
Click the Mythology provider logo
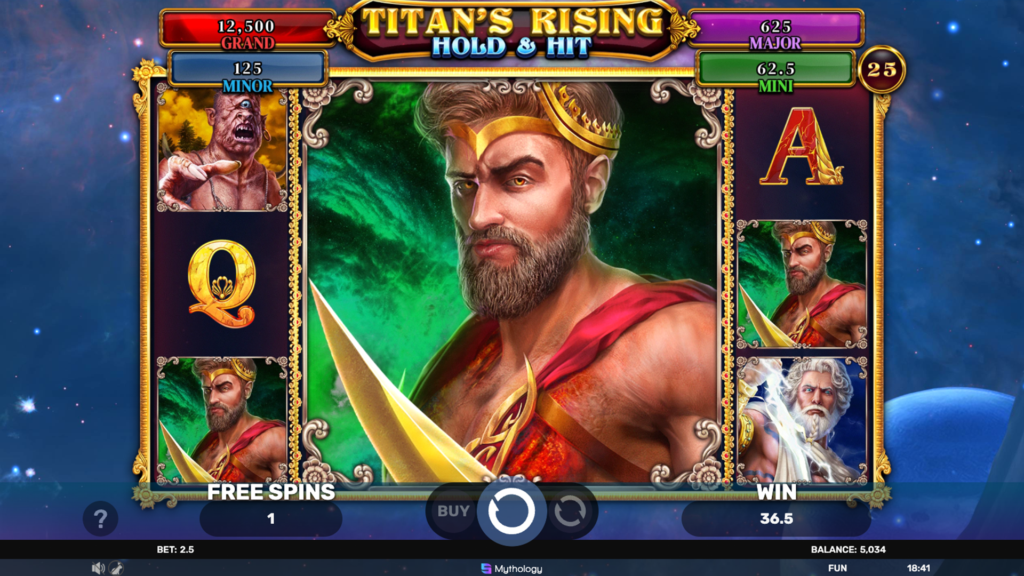pyautogui.click(x=511, y=568)
